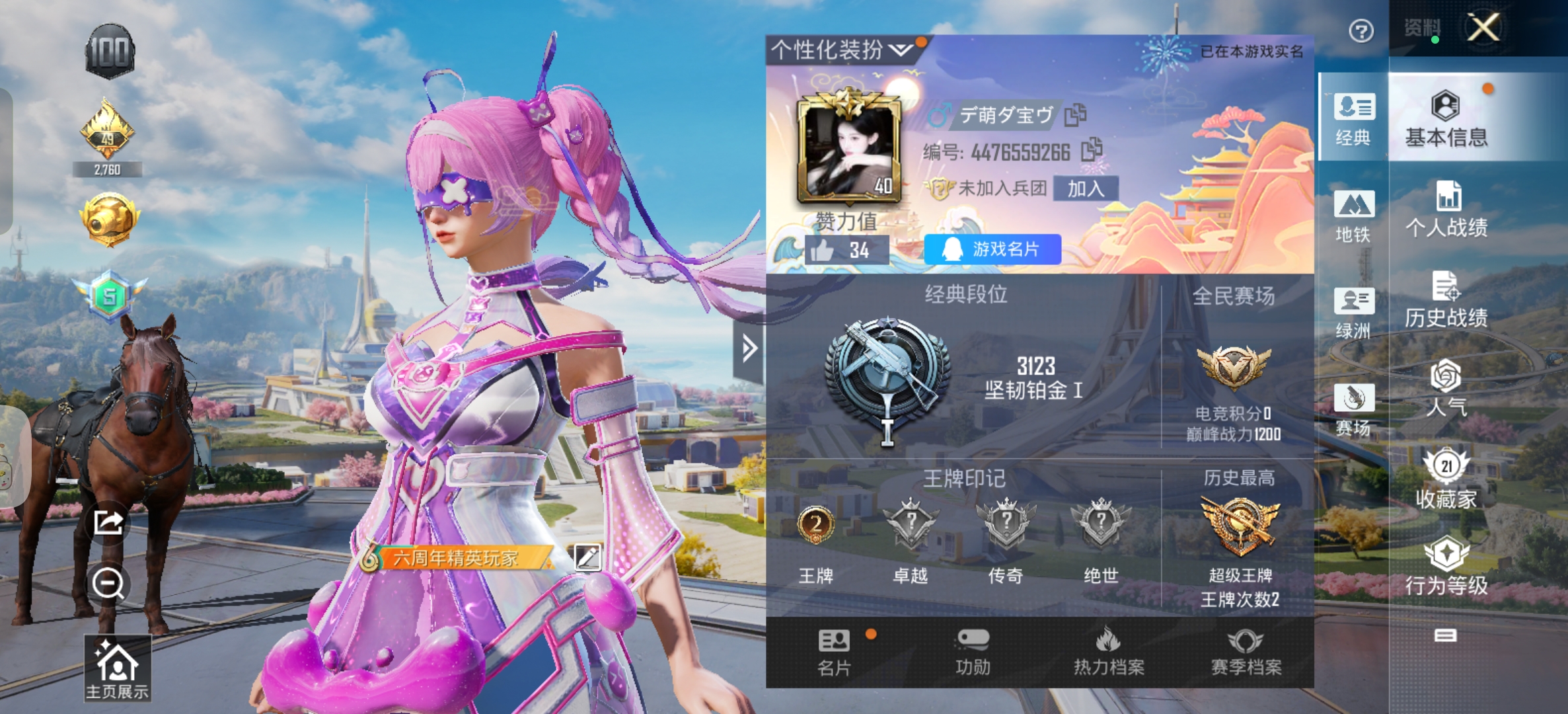This screenshot has width=1568, height=714.
Task: Switch to the 绿洲 mode tab
Action: [x=1353, y=313]
